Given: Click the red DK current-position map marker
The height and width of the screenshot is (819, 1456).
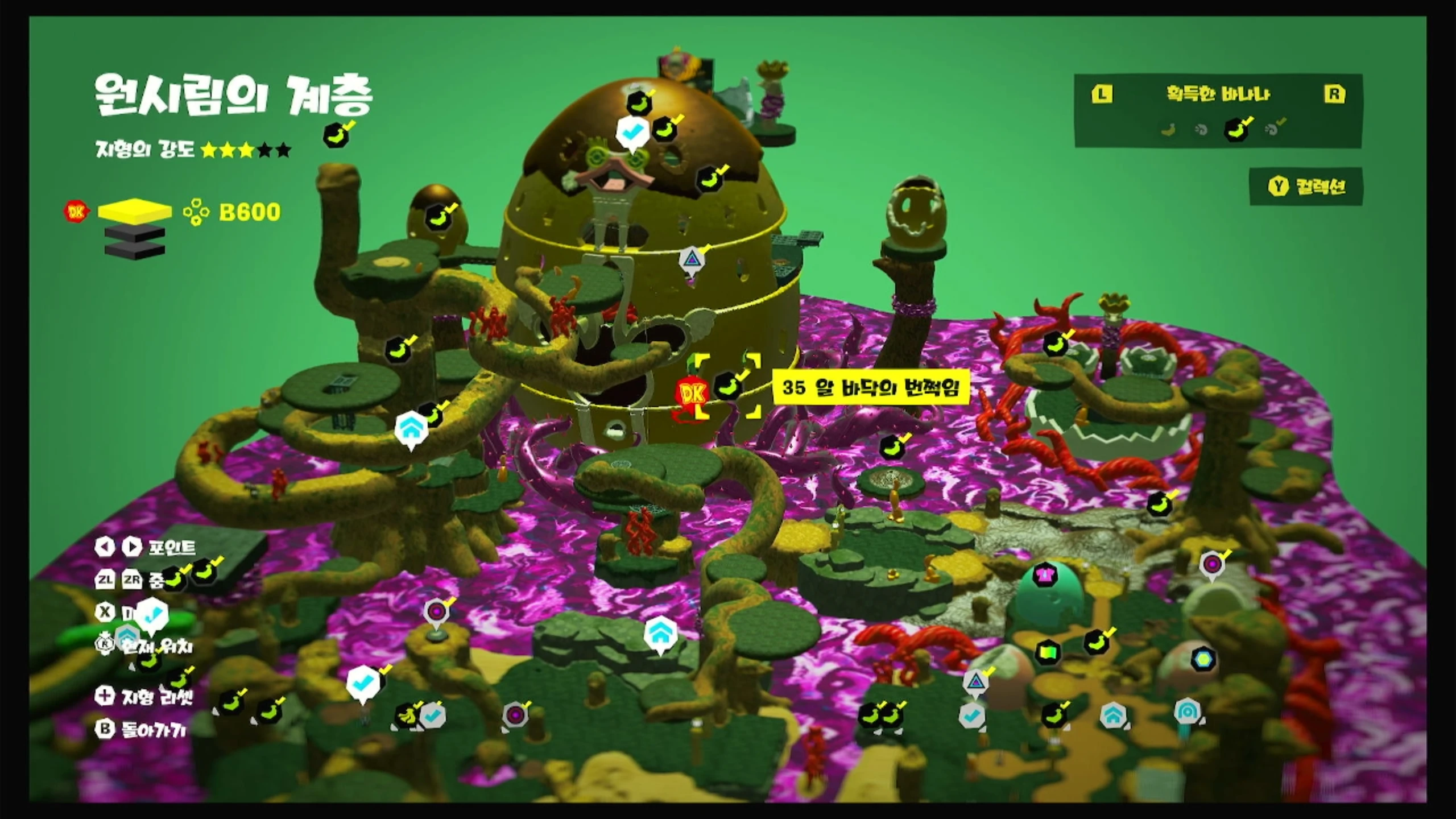Looking at the screenshot, I should 692,394.
